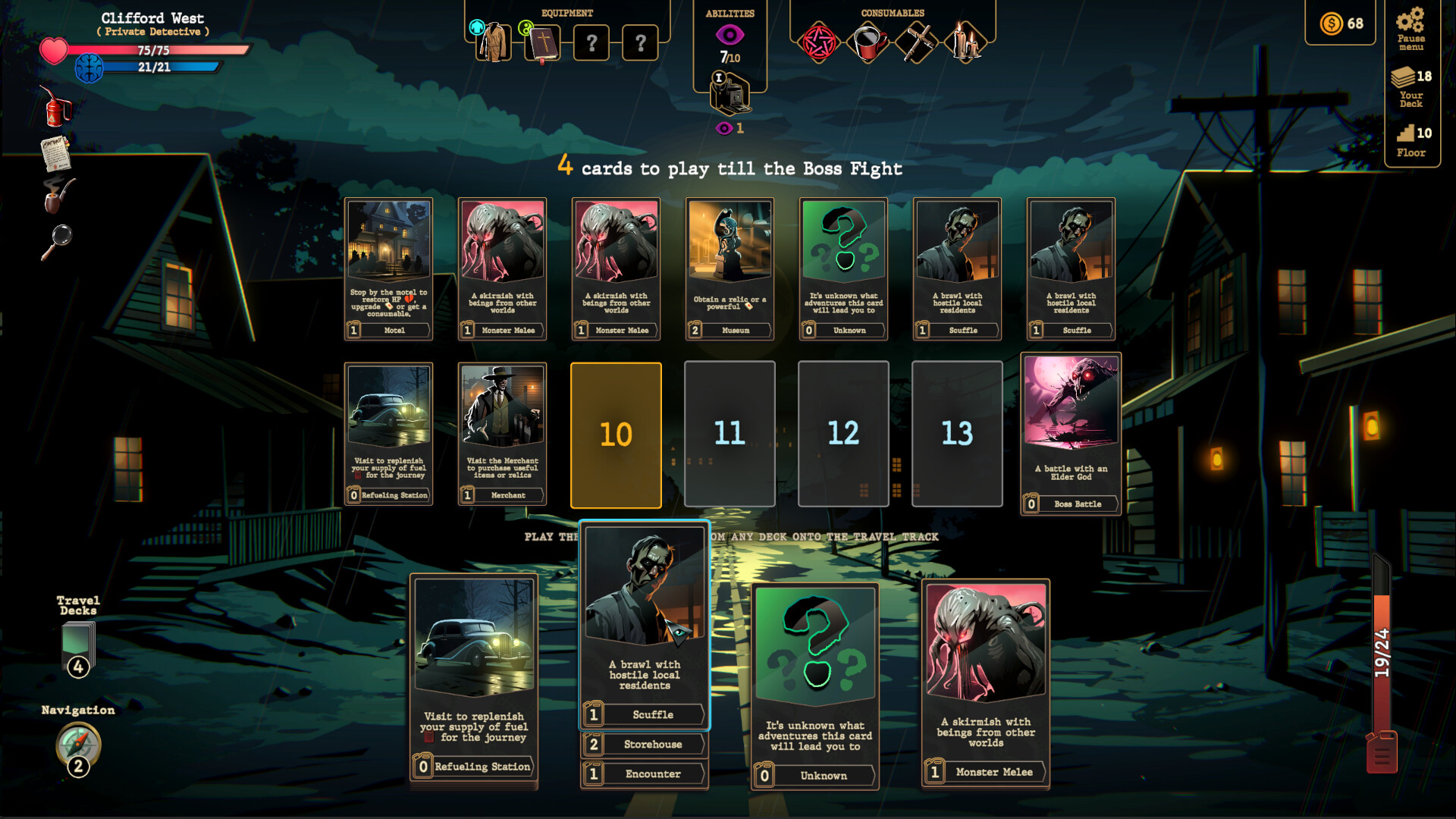
Task: Open the Bible equipment item
Action: (x=544, y=43)
